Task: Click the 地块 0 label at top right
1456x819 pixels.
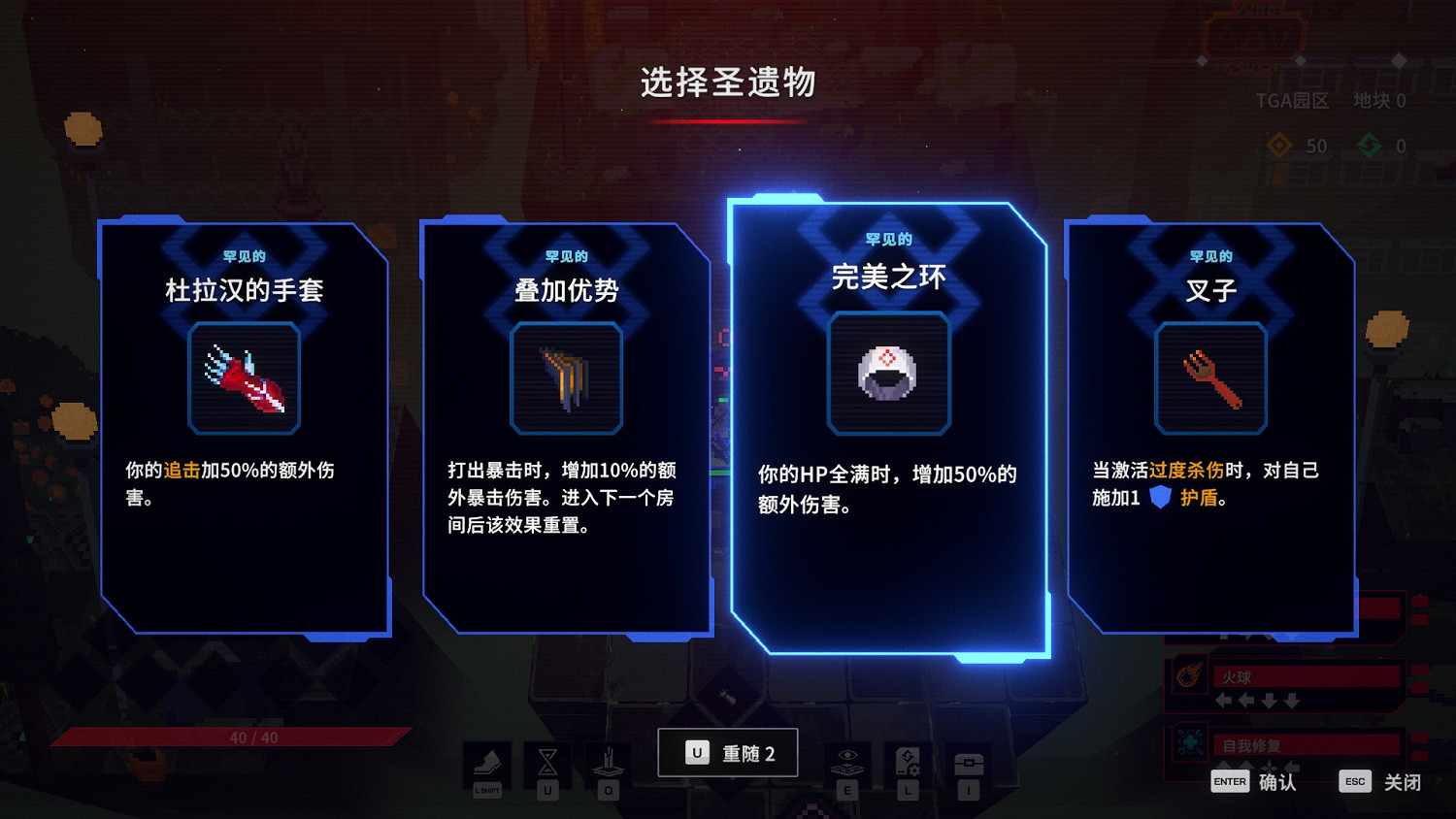Action: click(x=1378, y=100)
